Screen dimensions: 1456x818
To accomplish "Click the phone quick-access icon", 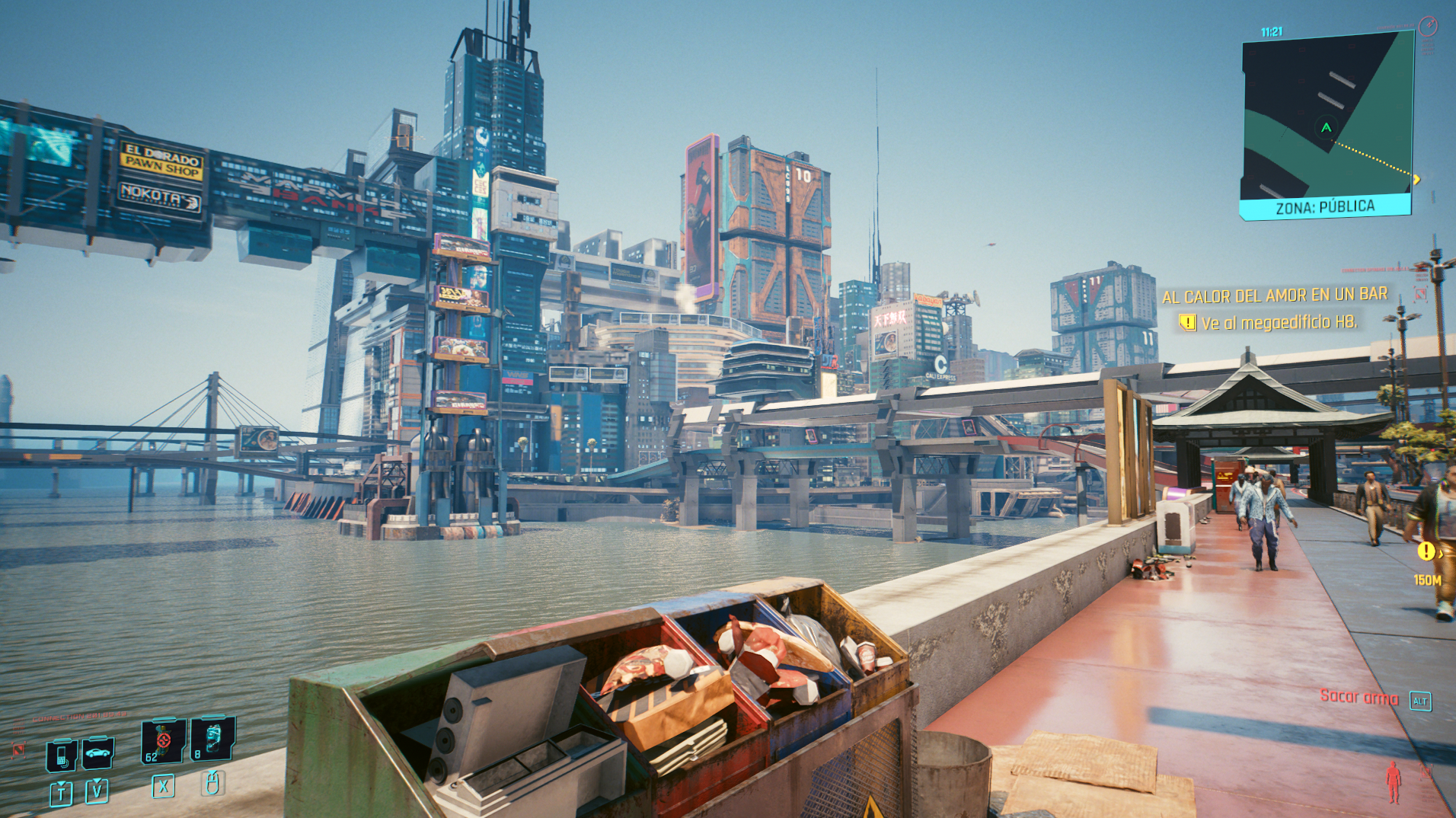I will pos(61,756).
